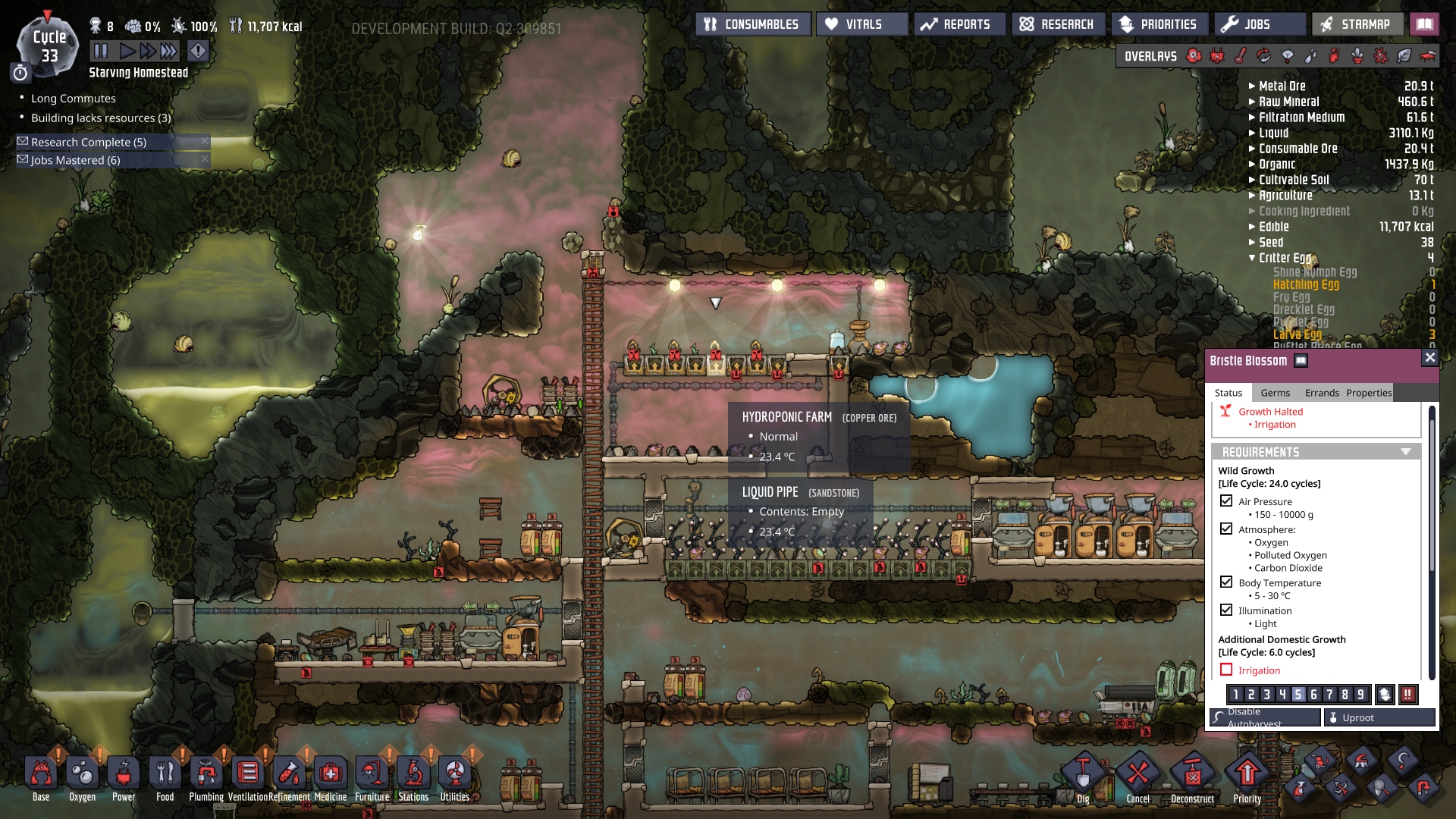1456x819 pixels.
Task: Open the Priorities screen
Action: [x=1159, y=24]
